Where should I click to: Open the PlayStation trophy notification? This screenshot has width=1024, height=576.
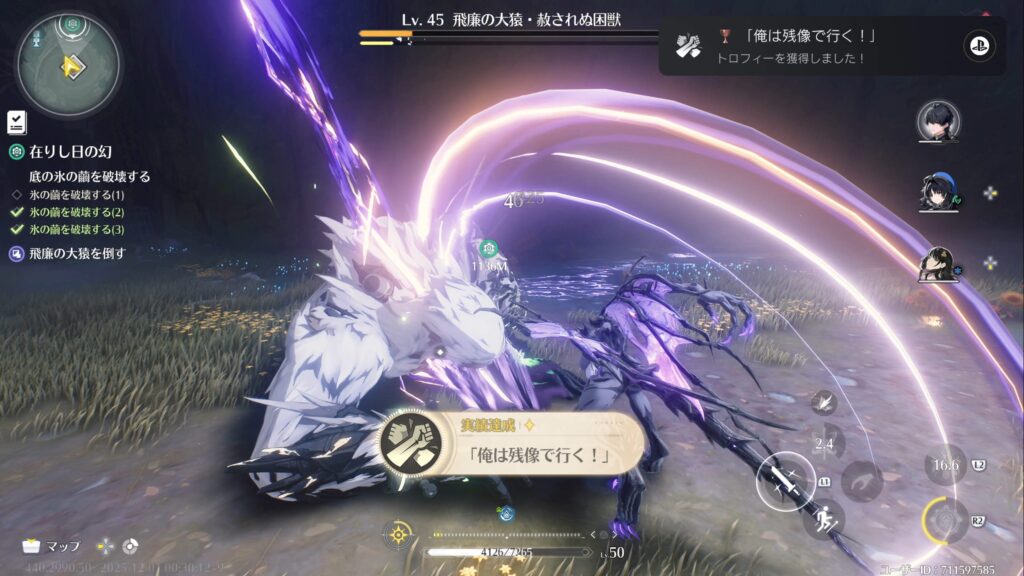(x=832, y=45)
